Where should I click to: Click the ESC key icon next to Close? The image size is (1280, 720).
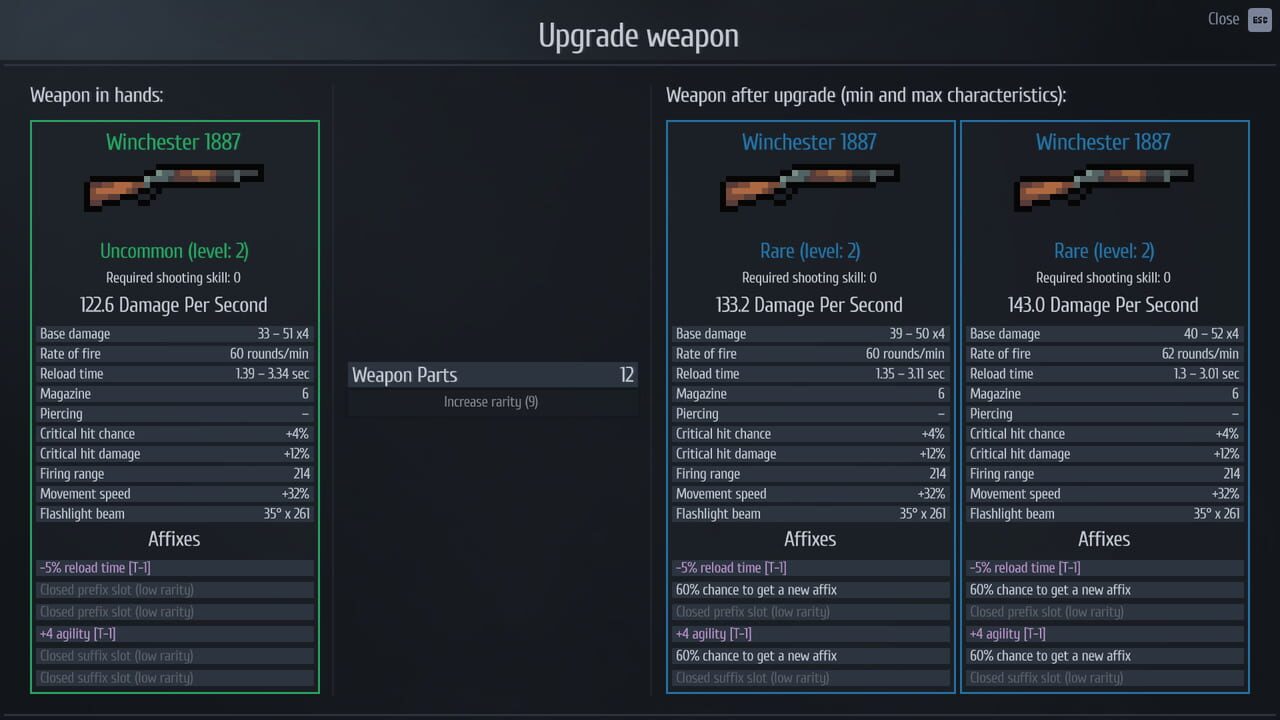point(1260,19)
